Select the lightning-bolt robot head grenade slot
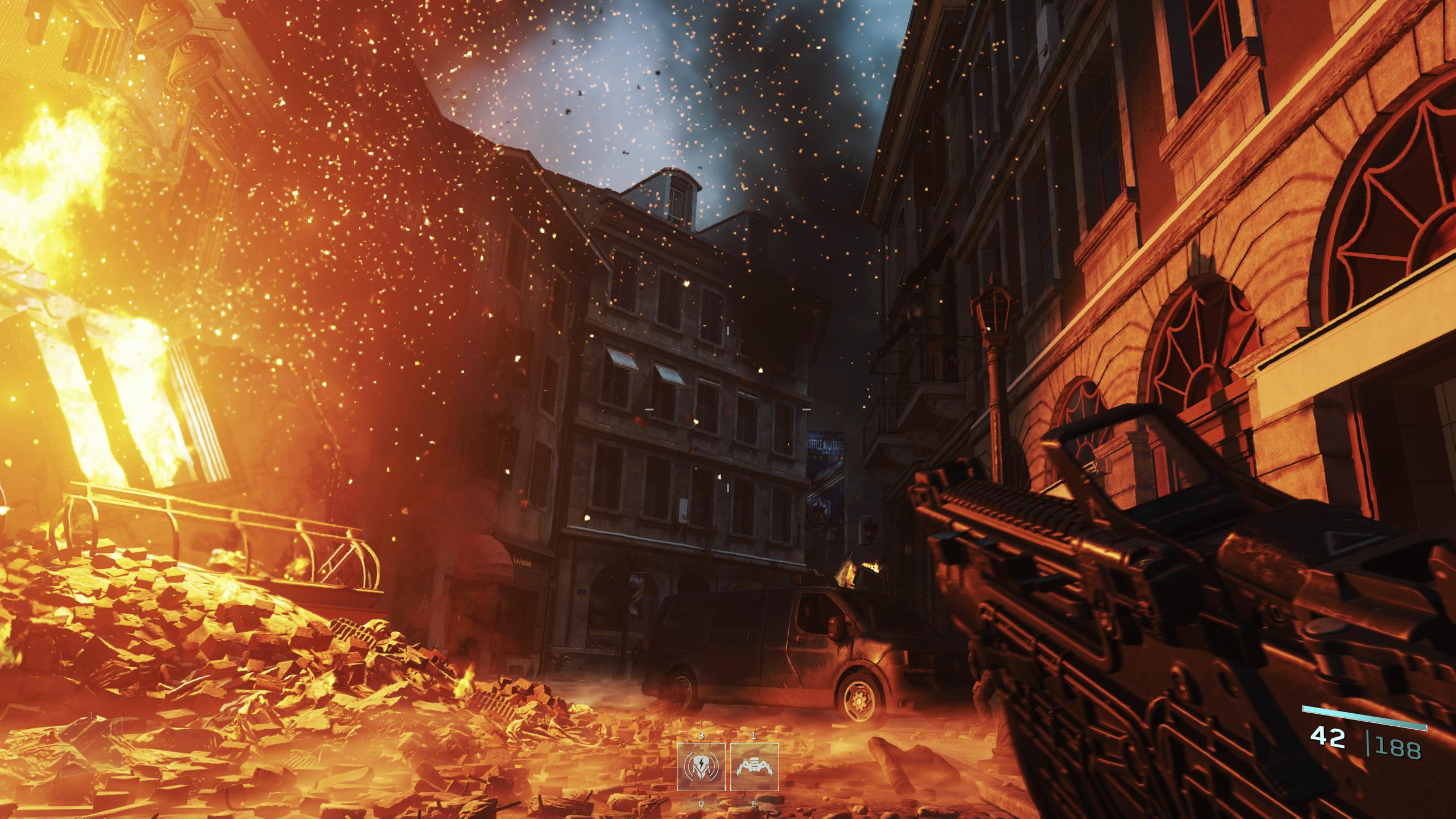The width and height of the screenshot is (1456, 819). pyautogui.click(x=701, y=767)
